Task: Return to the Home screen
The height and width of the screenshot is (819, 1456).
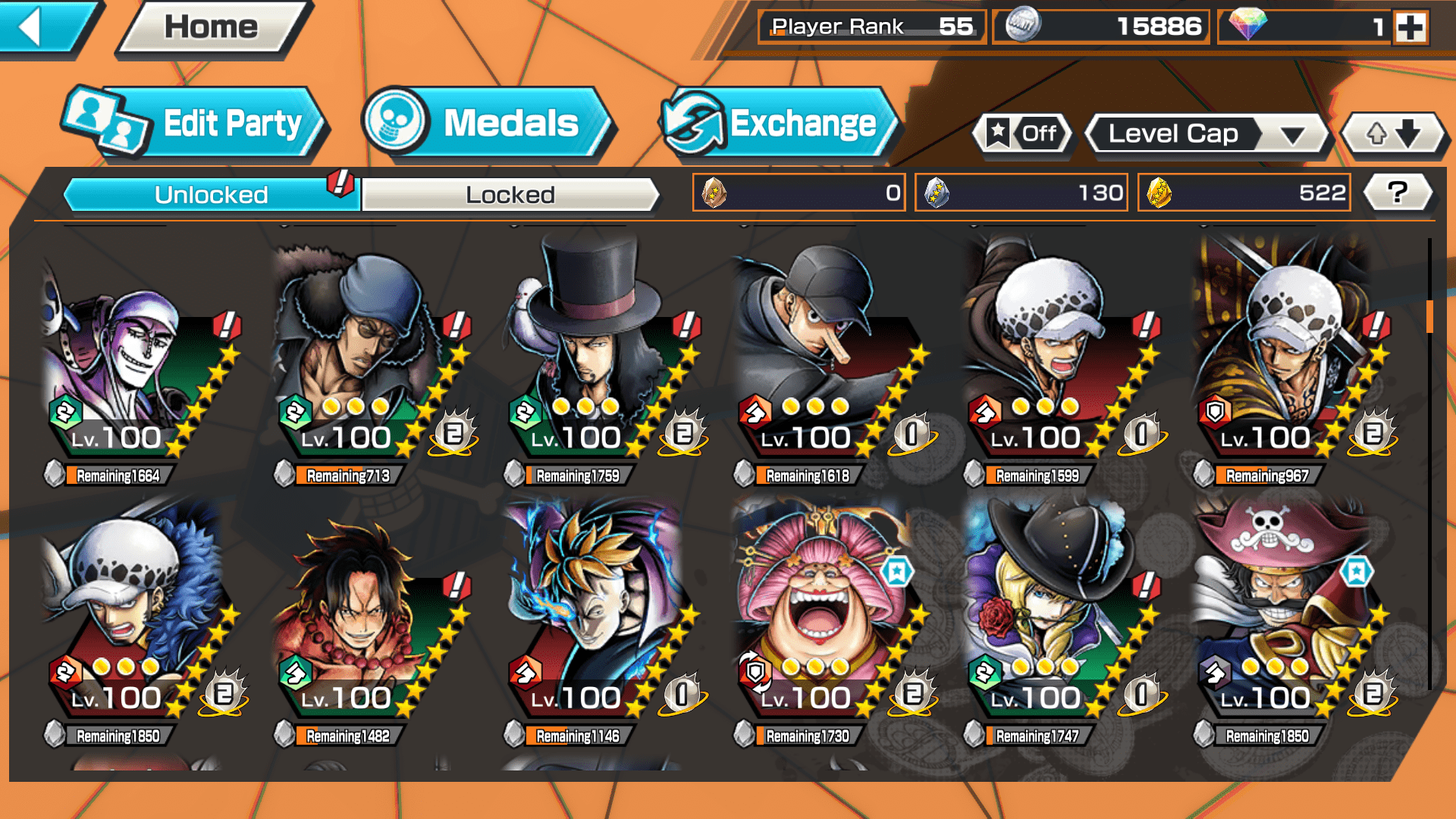Action: pos(212,28)
